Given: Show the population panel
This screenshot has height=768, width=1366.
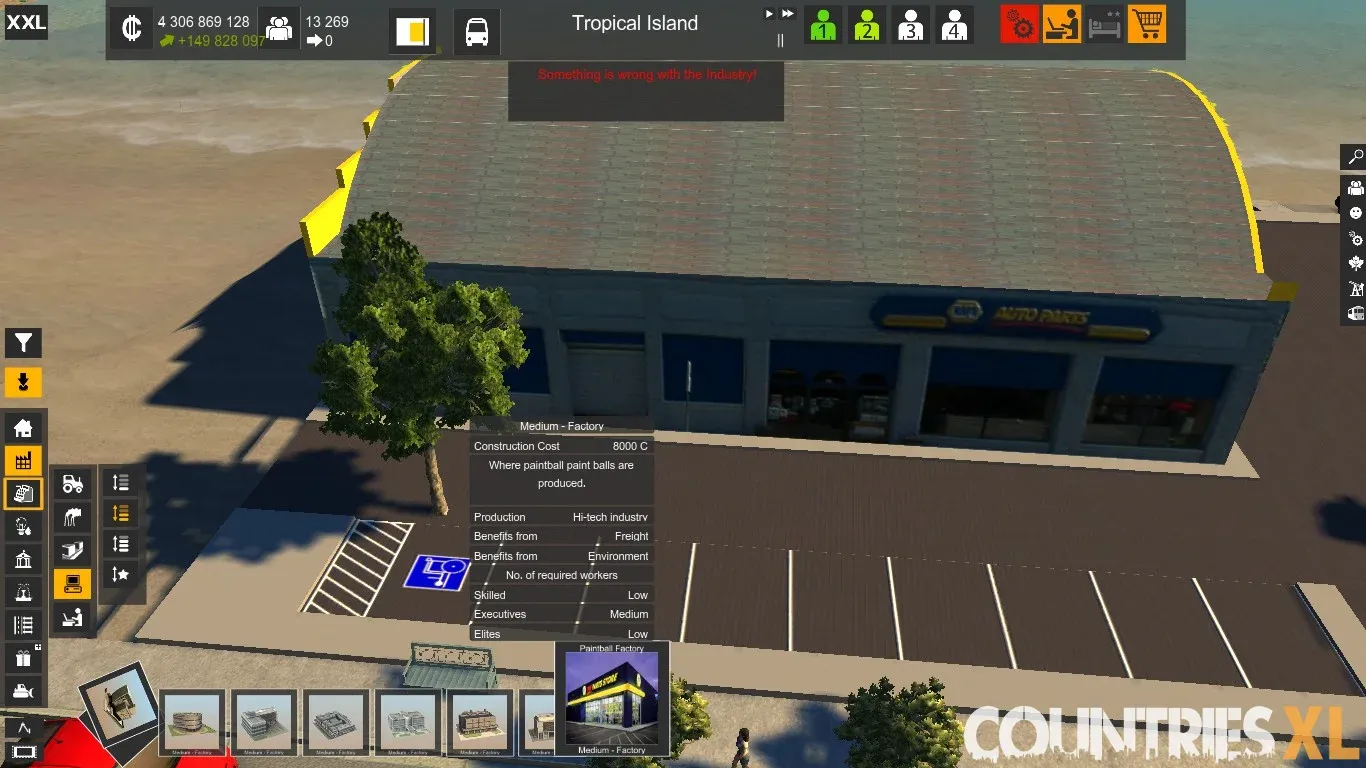Looking at the screenshot, I should click(279, 28).
